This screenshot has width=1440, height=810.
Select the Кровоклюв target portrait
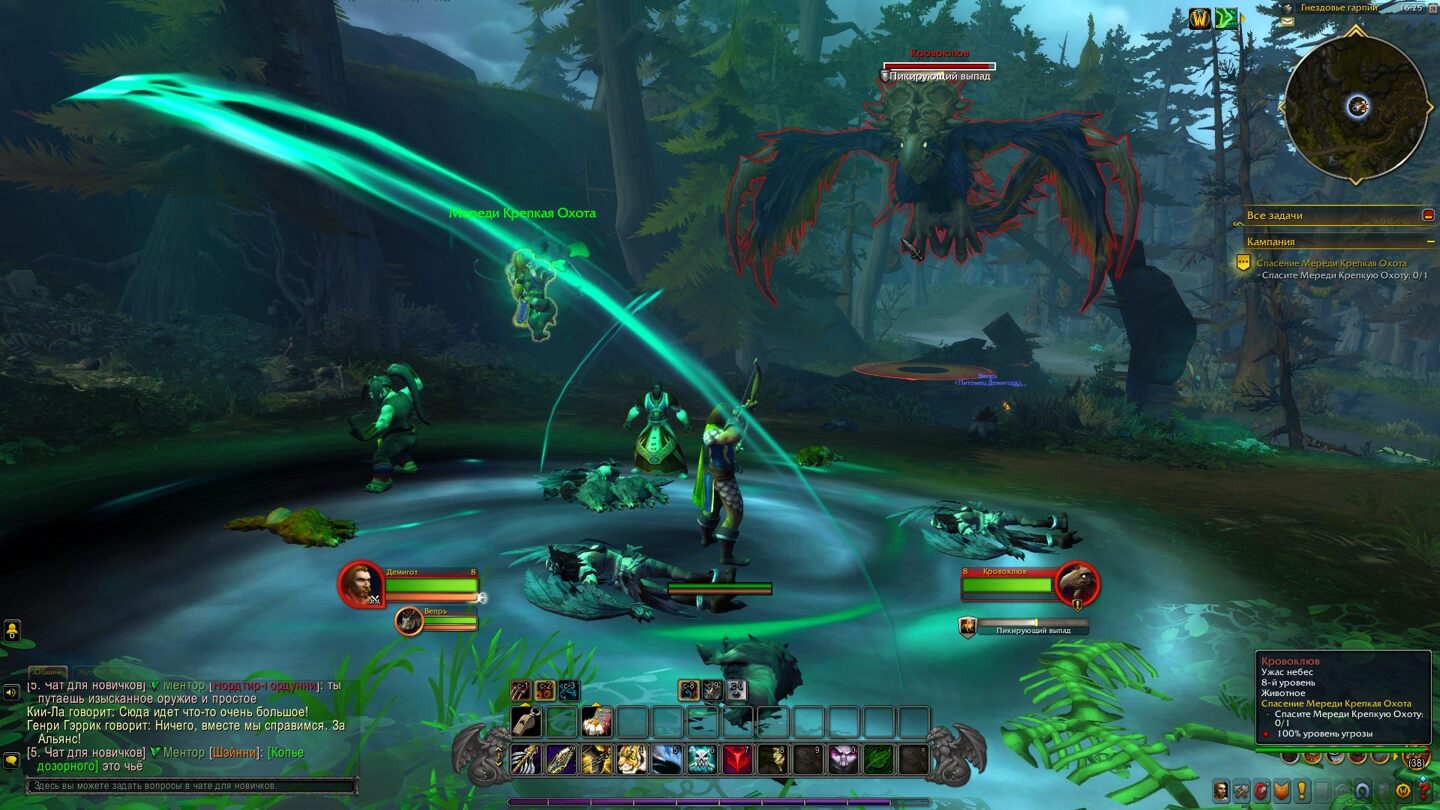[1076, 584]
